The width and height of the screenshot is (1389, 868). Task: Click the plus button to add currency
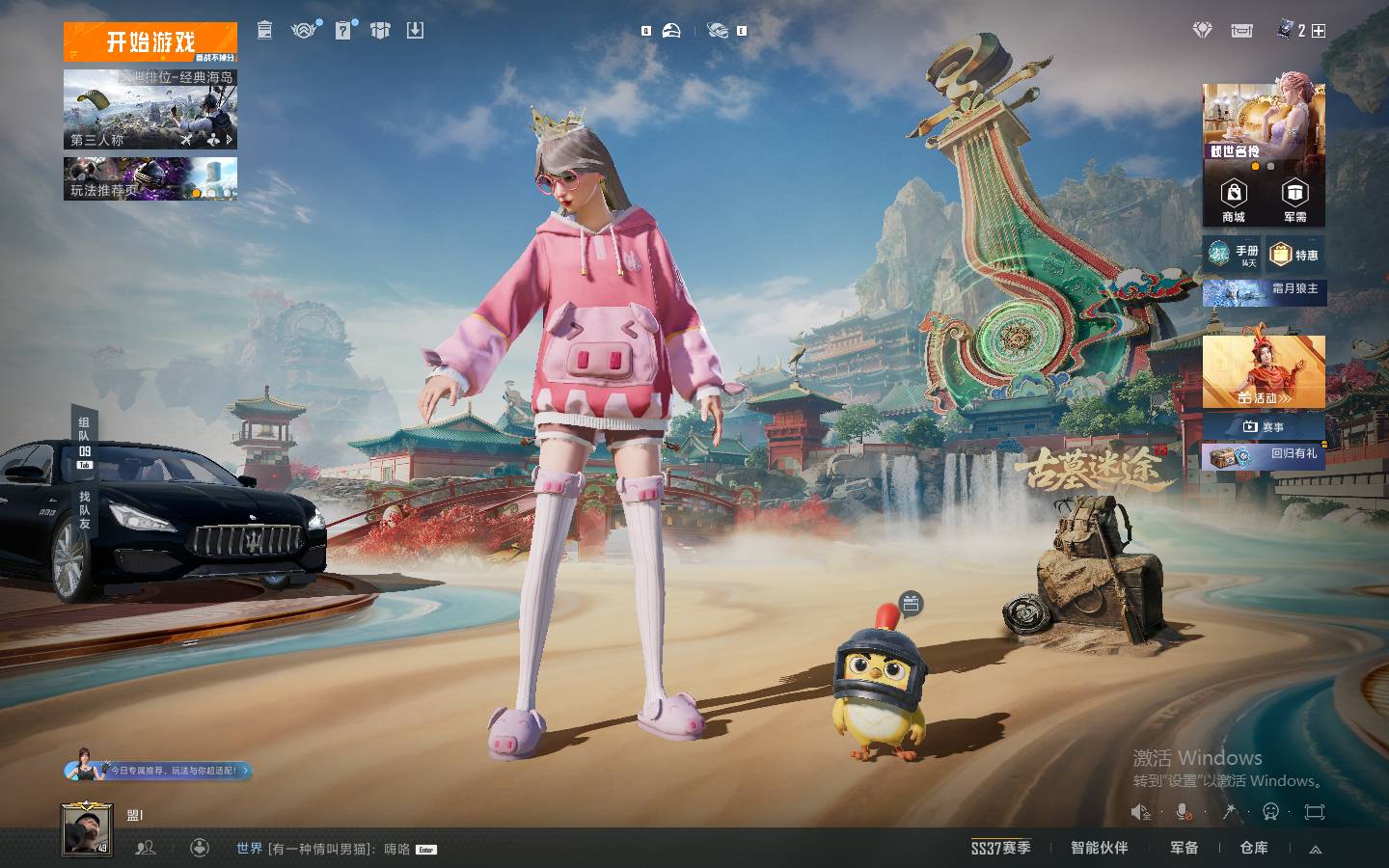click(1319, 31)
